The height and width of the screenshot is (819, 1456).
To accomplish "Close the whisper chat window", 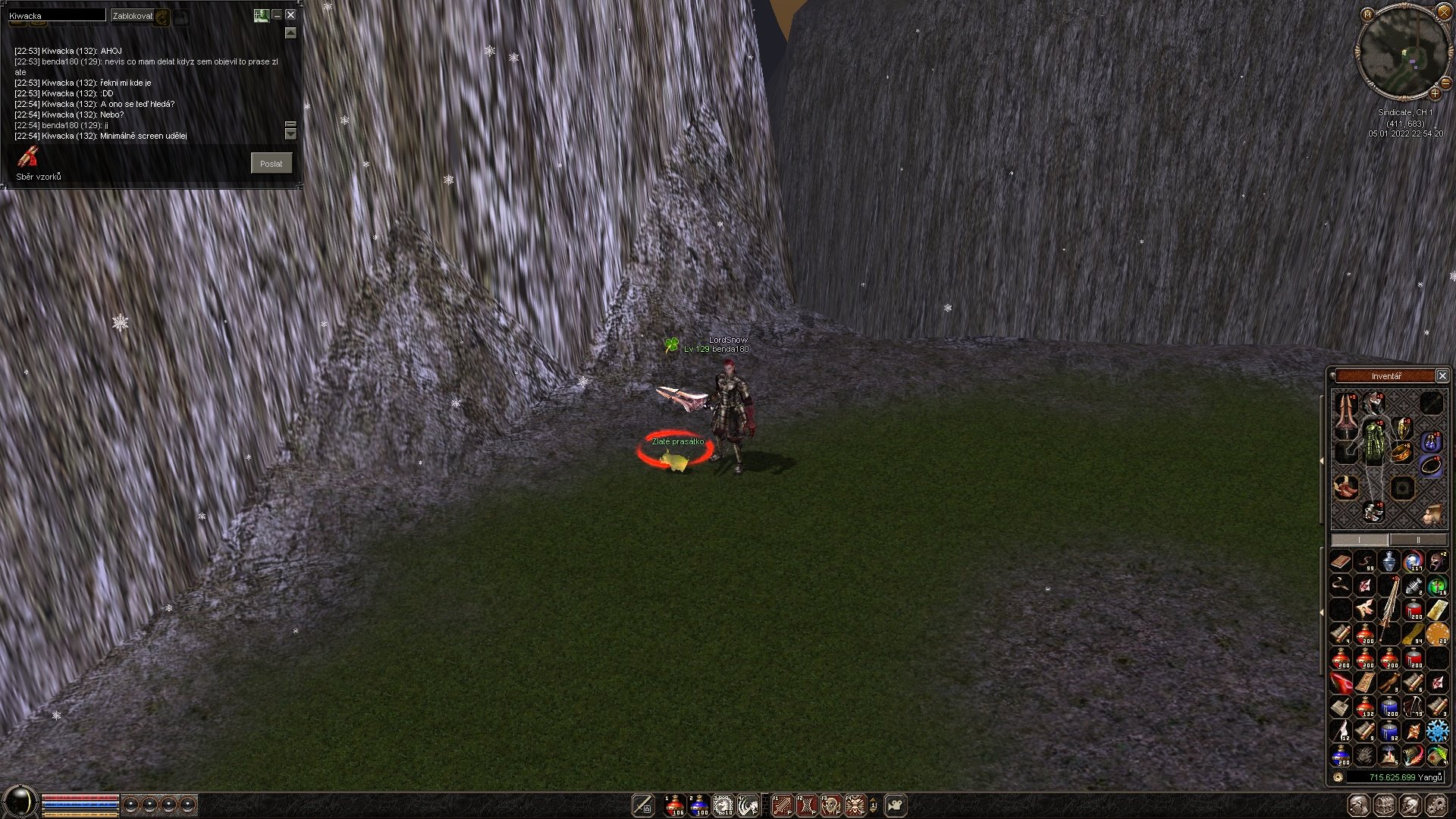I will pos(290,14).
